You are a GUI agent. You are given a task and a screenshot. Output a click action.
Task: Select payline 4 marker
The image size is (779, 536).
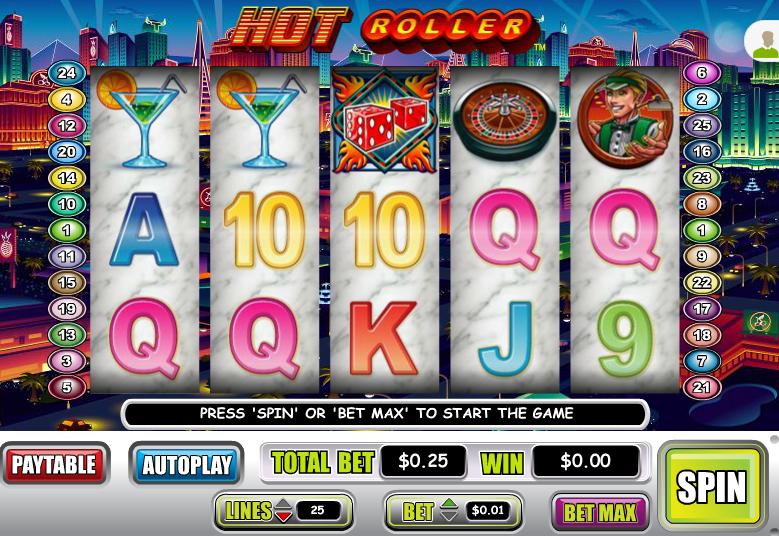67,99
